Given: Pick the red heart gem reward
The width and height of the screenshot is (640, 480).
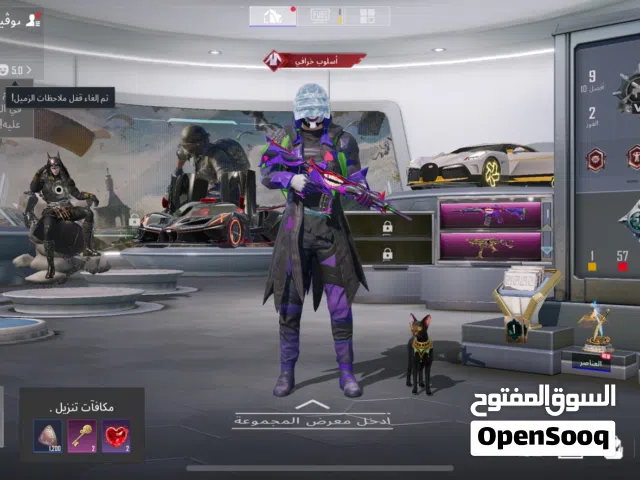Looking at the screenshot, I should point(116,436).
